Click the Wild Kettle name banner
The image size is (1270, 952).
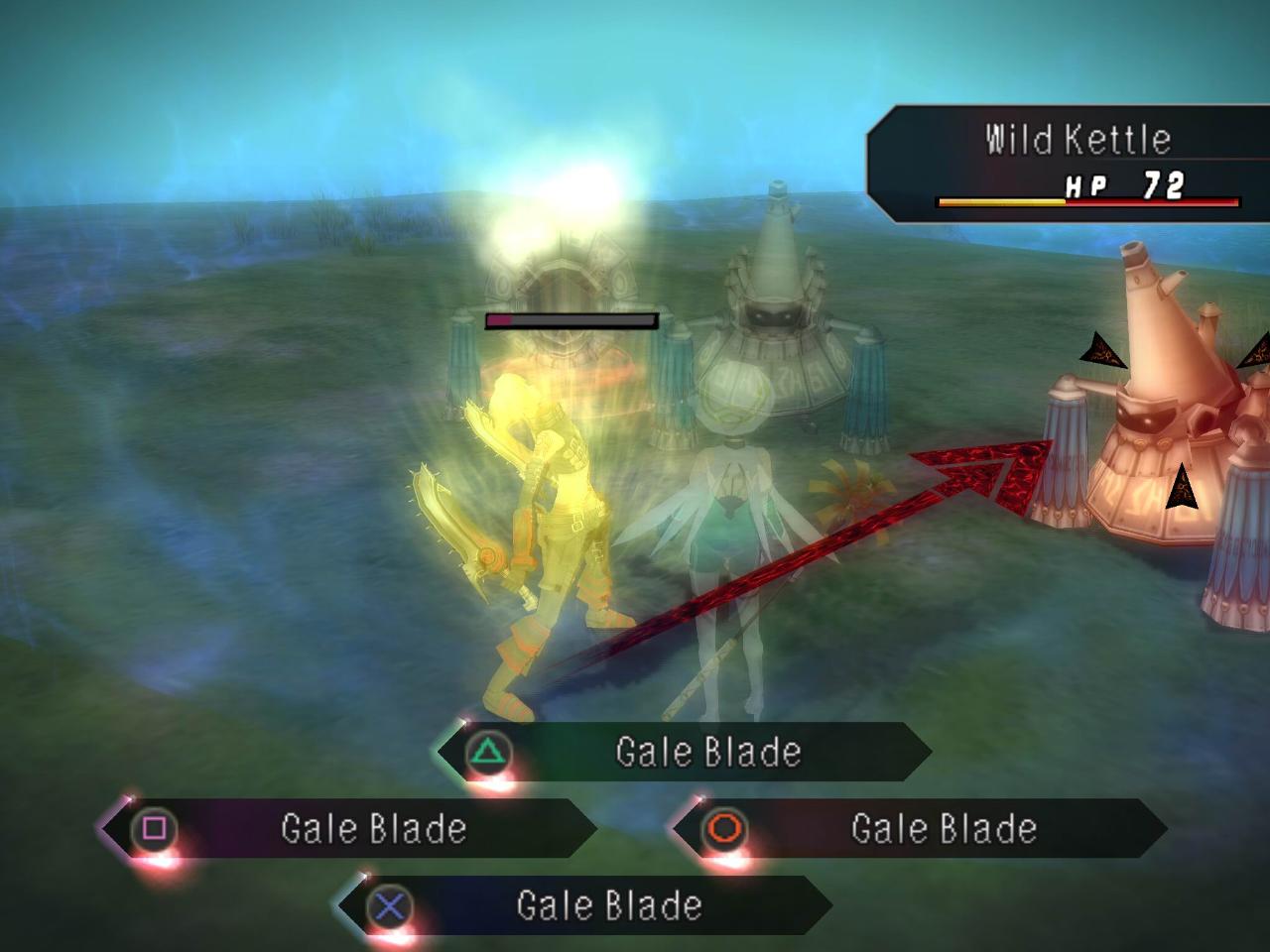(1077, 139)
